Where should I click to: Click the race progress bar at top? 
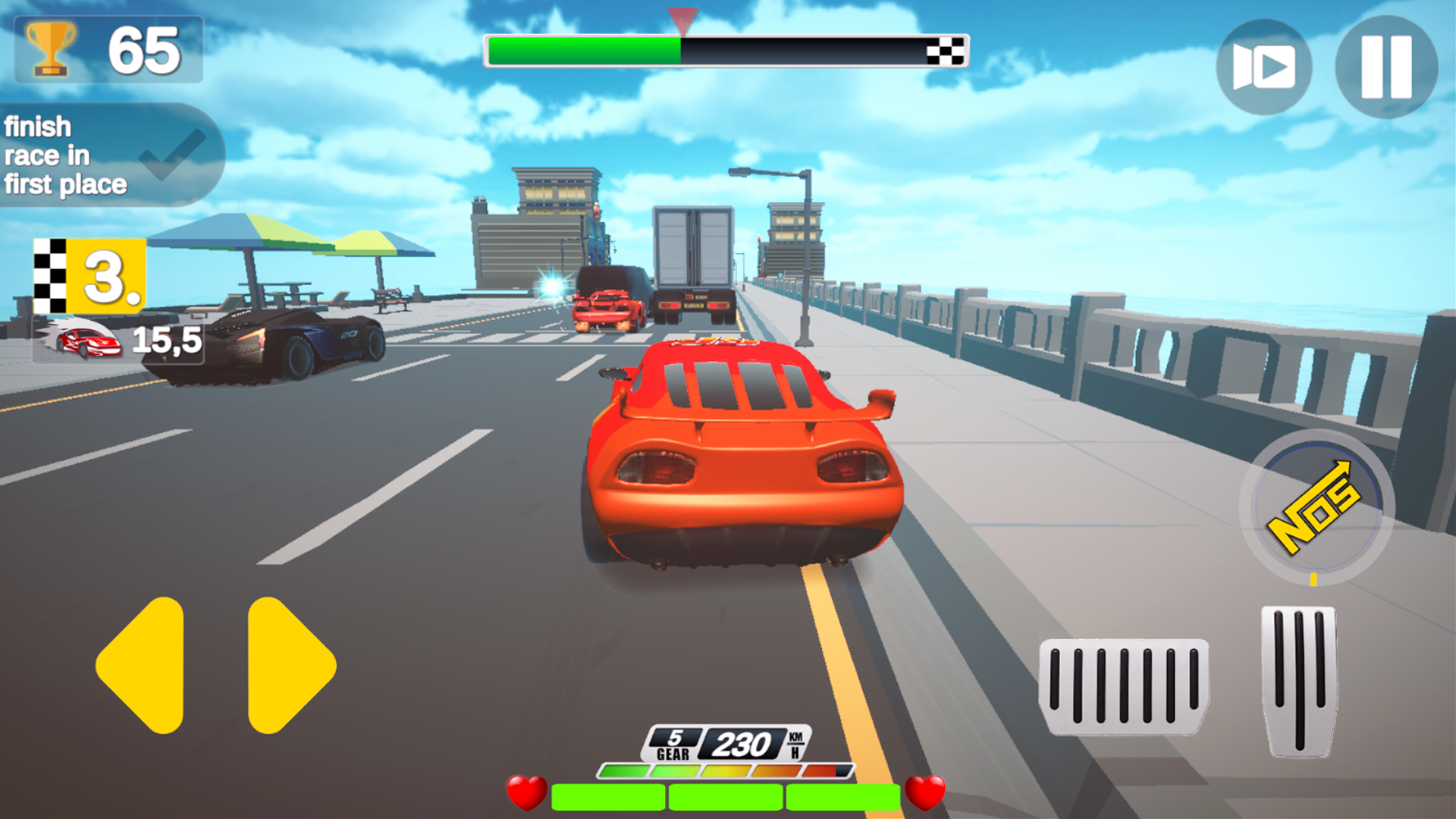[726, 48]
